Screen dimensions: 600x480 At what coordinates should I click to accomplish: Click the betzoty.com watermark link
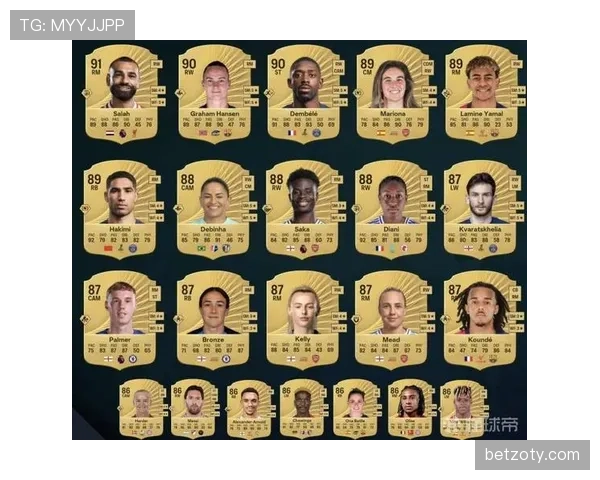(531, 455)
